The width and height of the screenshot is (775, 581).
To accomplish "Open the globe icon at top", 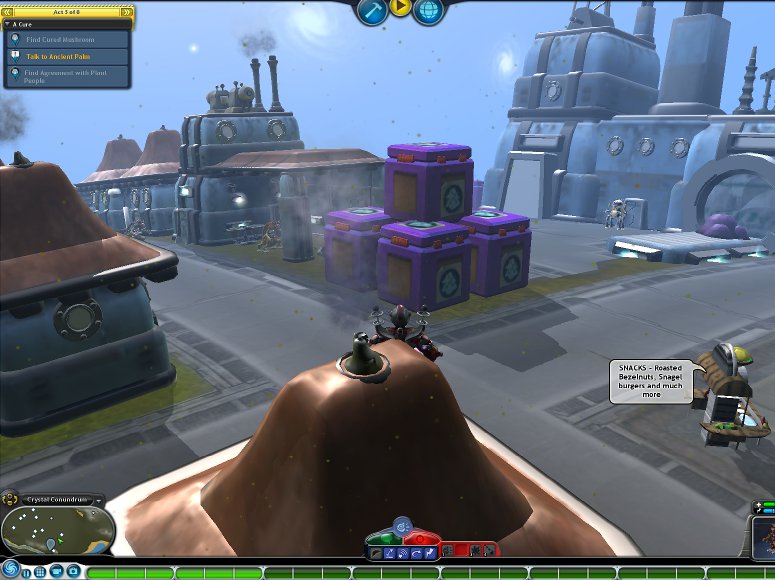I will coord(428,10).
